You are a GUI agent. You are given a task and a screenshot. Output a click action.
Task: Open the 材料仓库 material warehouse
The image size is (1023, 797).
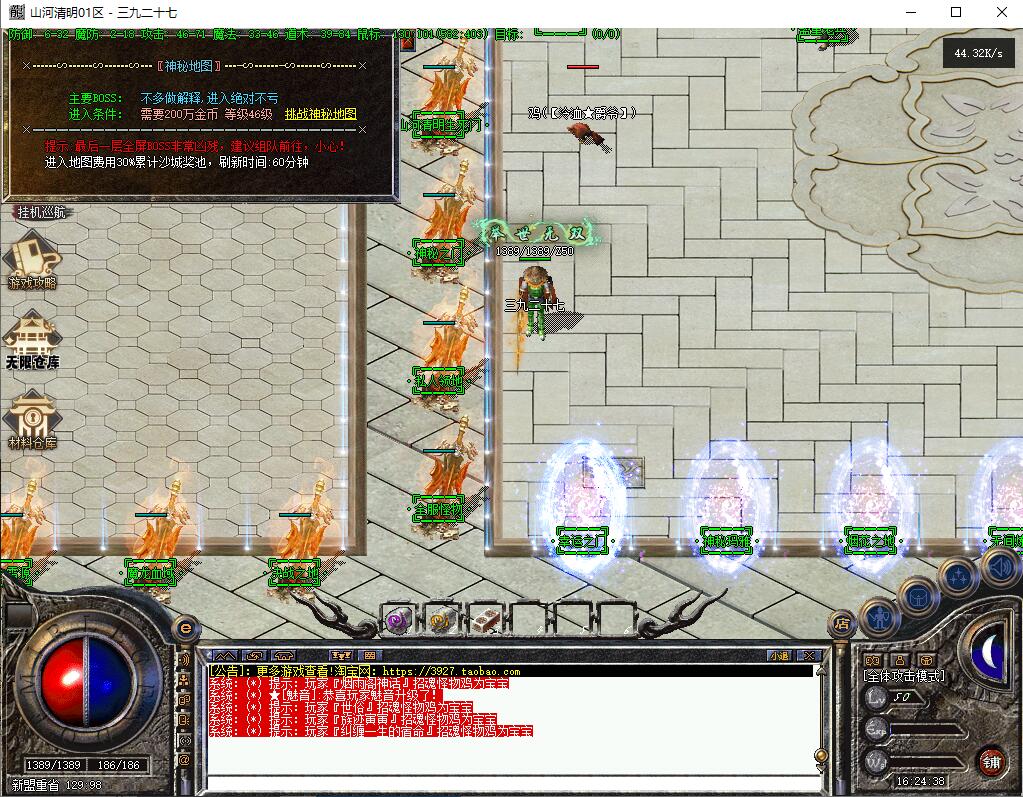(33, 420)
